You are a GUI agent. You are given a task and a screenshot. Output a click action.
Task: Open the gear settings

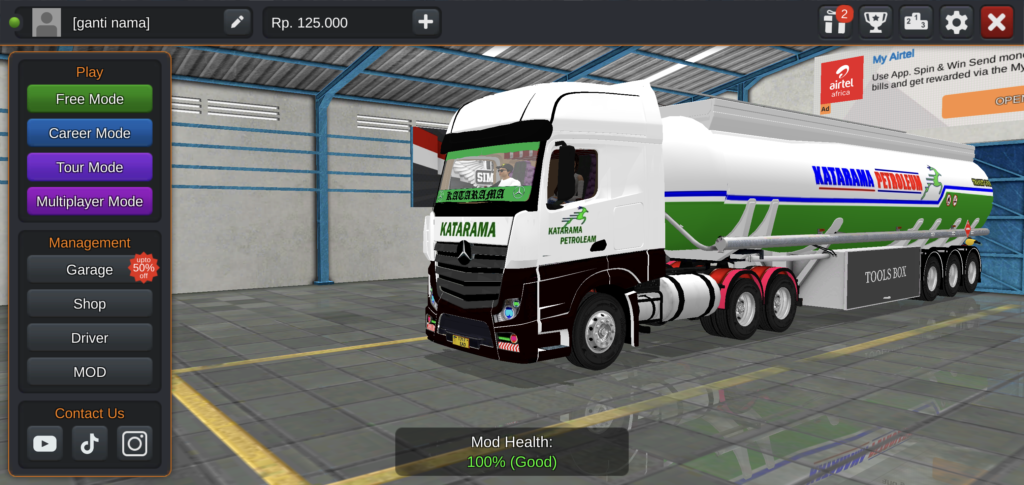[x=957, y=22]
